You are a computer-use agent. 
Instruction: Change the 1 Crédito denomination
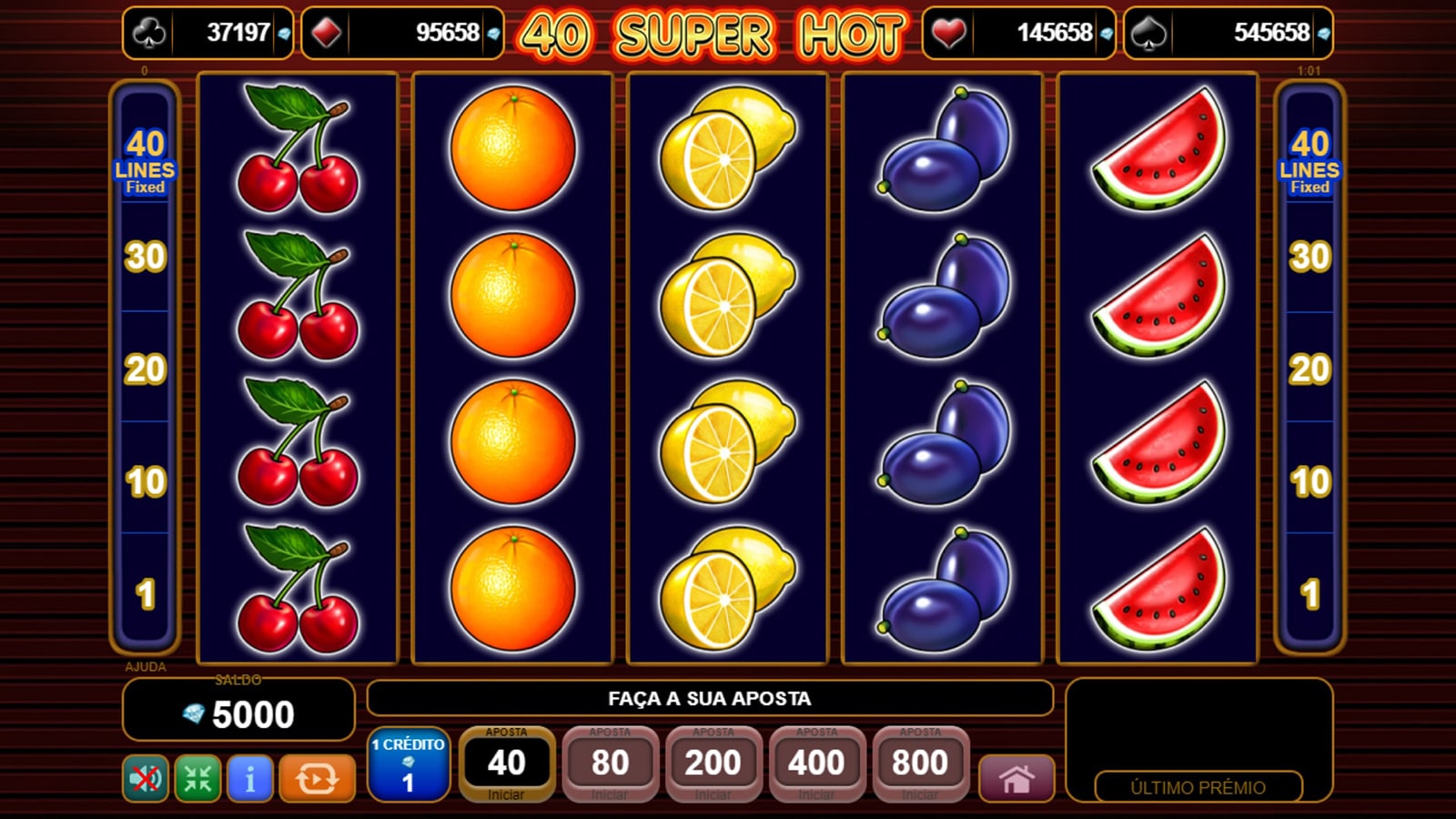408,764
